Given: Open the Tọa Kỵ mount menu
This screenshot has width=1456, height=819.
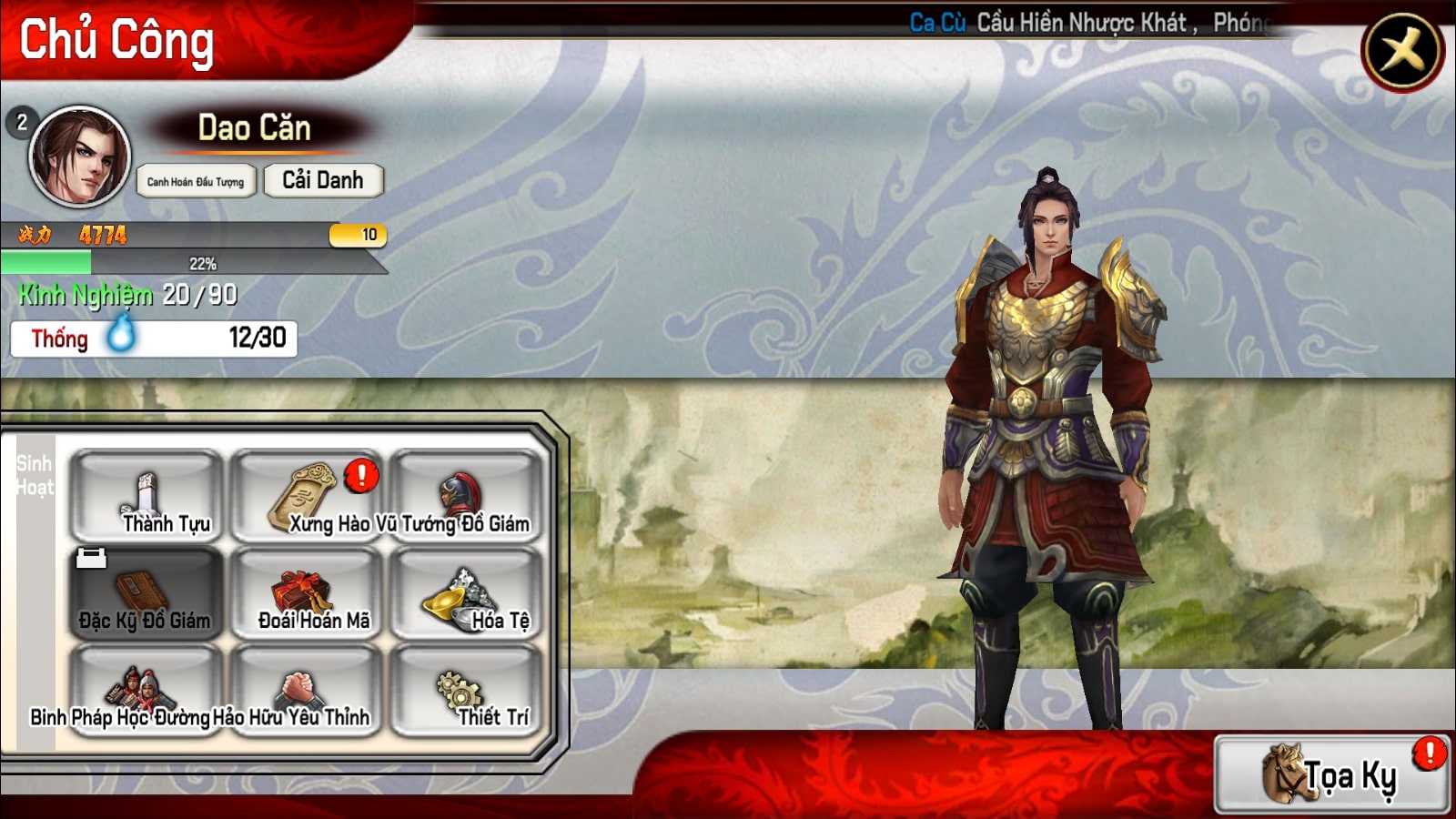Looking at the screenshot, I should (1331, 775).
